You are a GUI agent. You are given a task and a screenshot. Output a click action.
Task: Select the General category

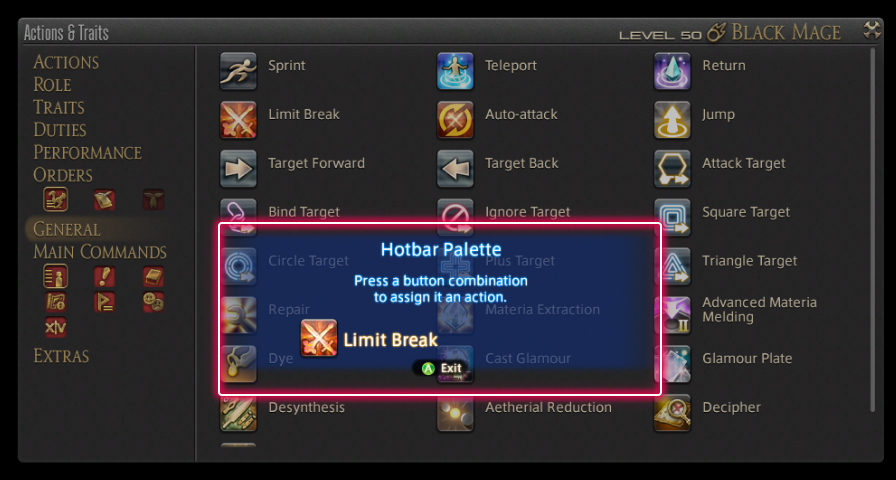pos(66,229)
